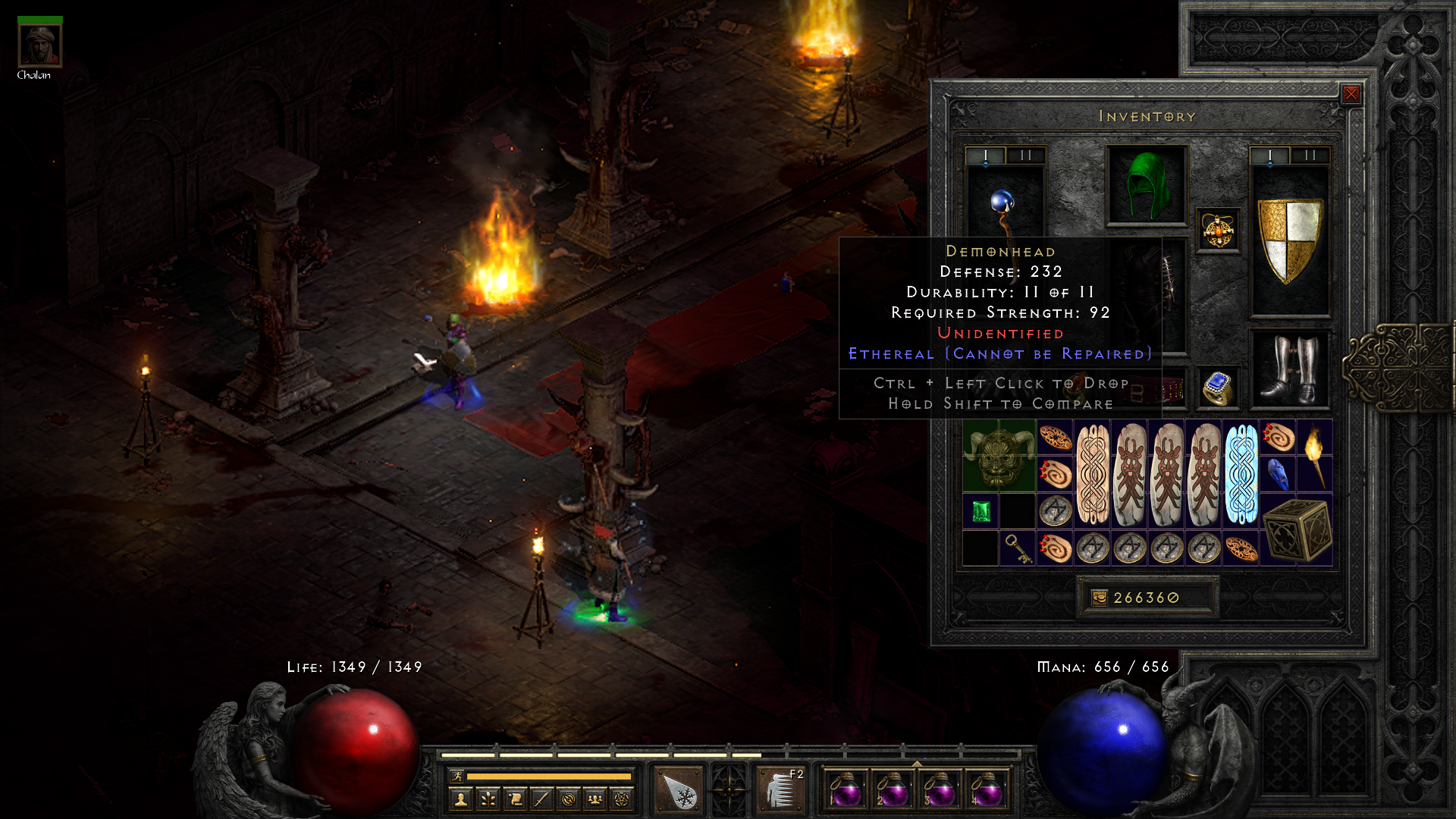The image size is (1456, 819).
Task: Open the character screen icon
Action: pyautogui.click(x=461, y=799)
